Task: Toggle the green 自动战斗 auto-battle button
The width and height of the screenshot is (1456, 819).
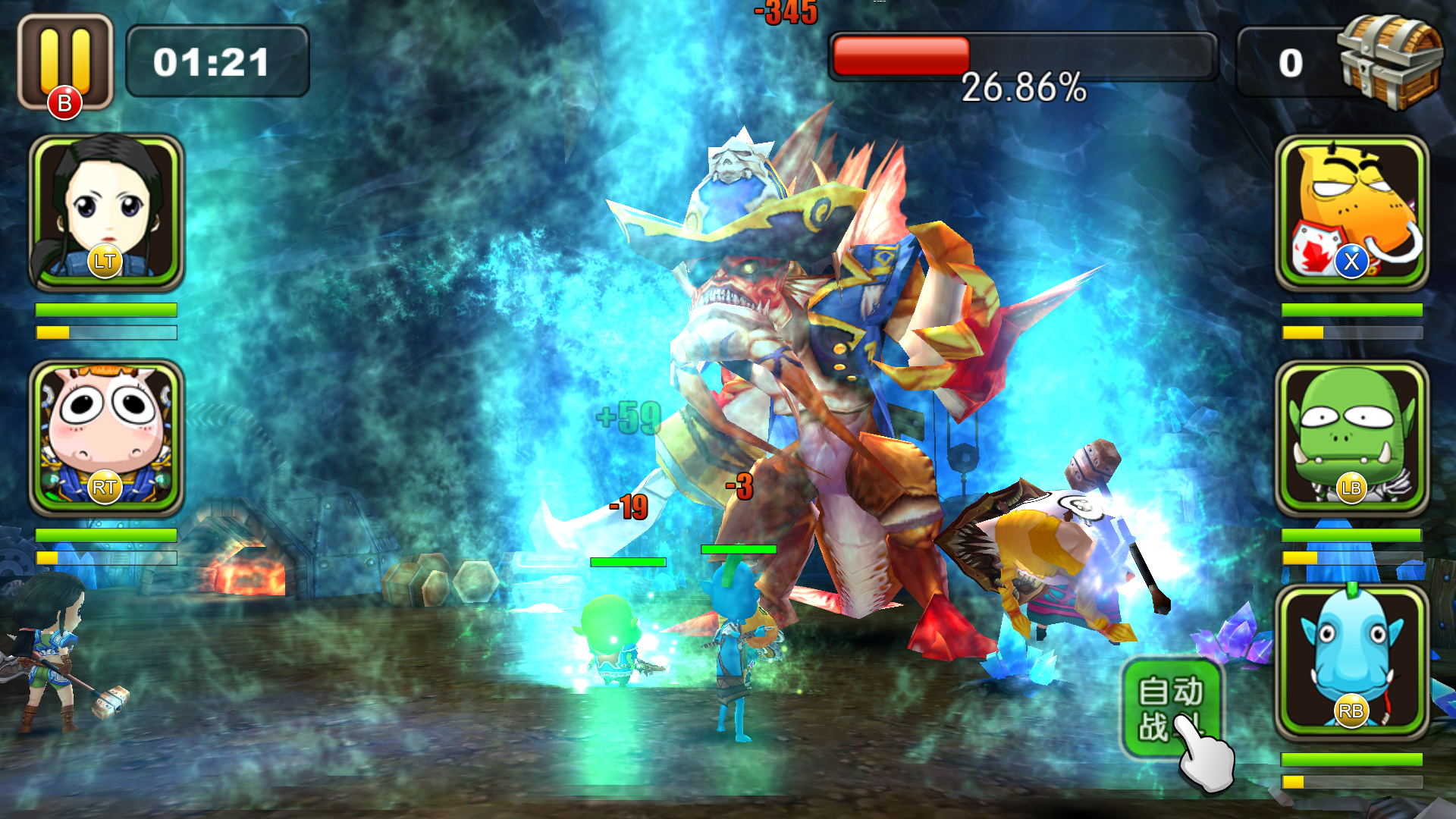Action: coord(1170,708)
